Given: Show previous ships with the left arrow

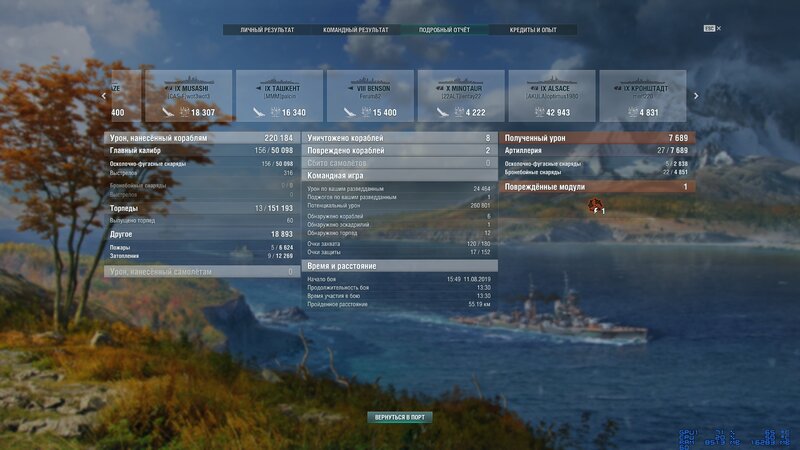Looking at the screenshot, I should [x=104, y=96].
